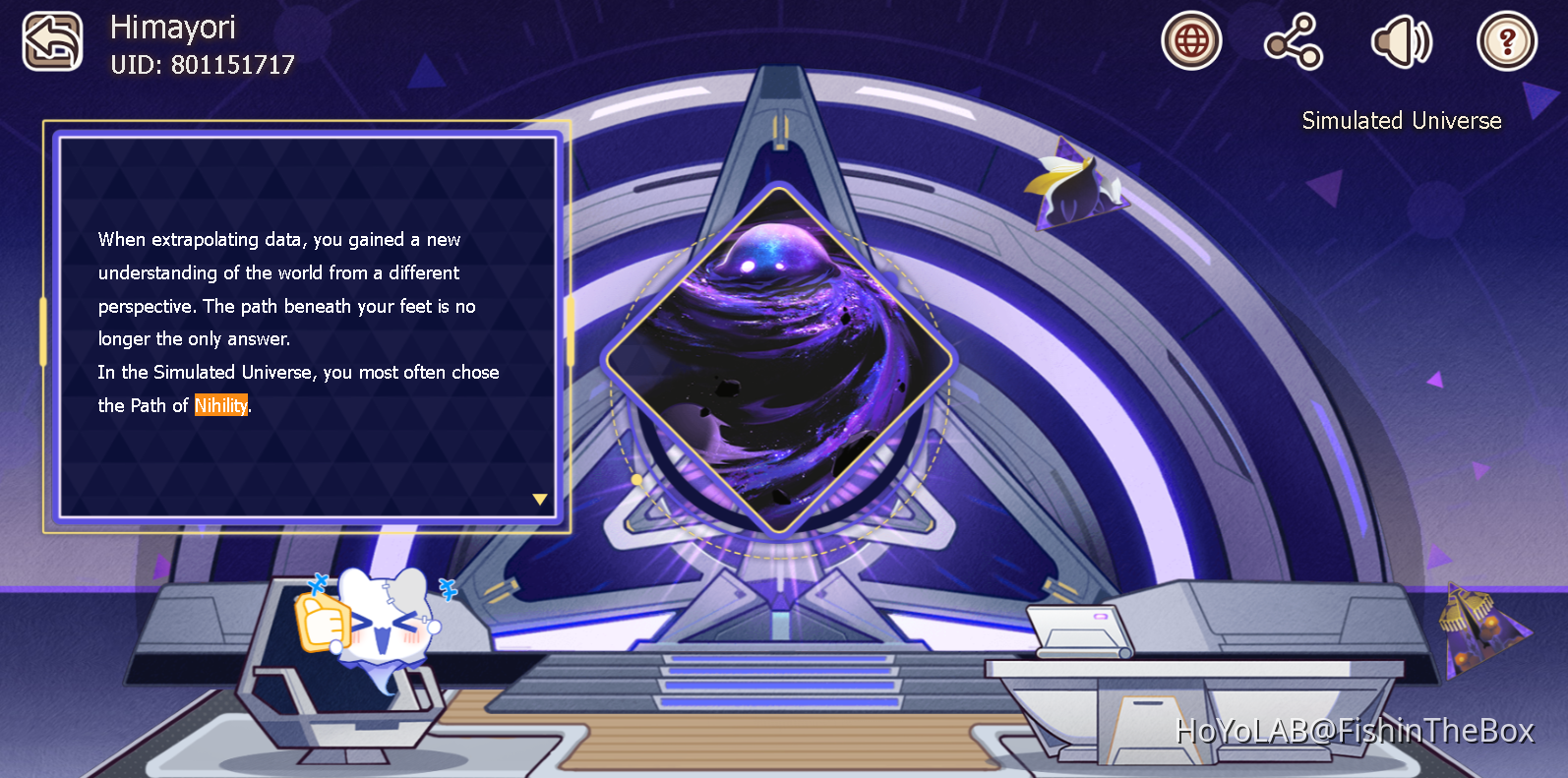Expand the summary text via the yellow arrow
Image resolution: width=1568 pixels, height=778 pixels.
[x=539, y=499]
